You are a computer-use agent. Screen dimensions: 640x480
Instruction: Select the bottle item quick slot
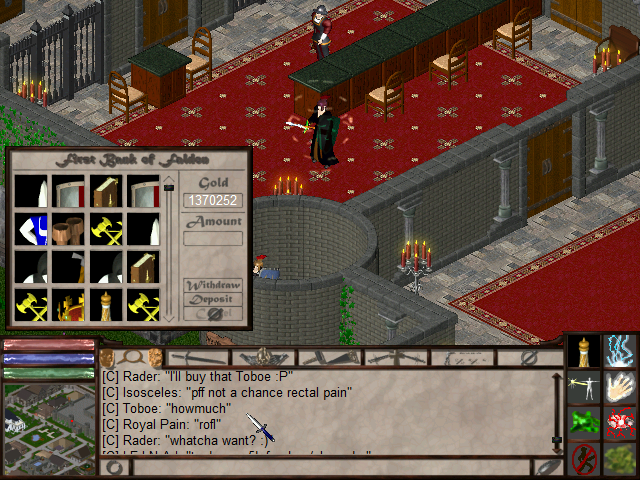[x=584, y=351]
